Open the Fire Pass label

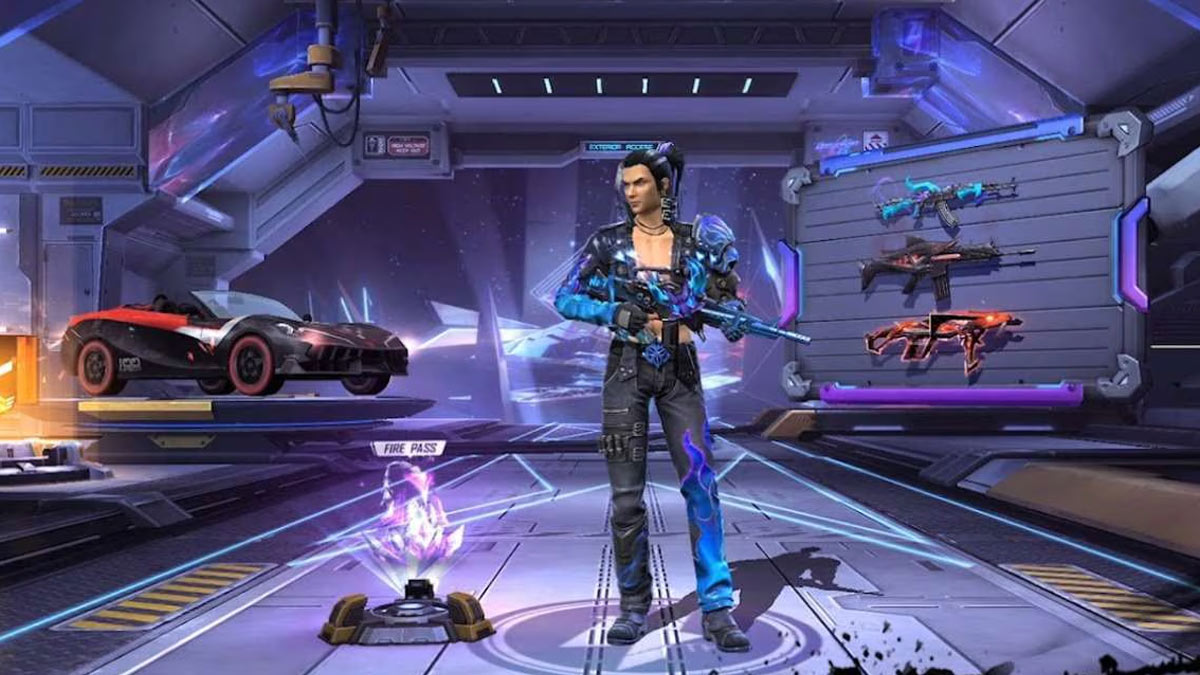[x=408, y=449]
